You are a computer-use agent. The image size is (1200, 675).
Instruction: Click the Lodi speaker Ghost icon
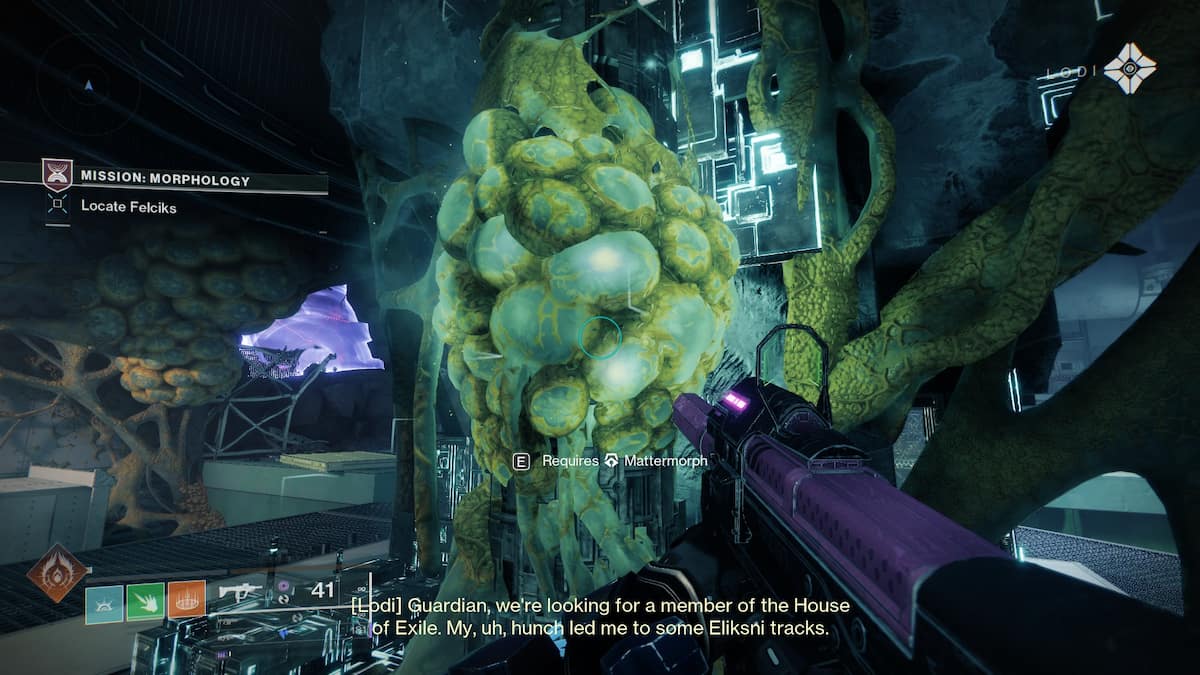click(x=1130, y=69)
